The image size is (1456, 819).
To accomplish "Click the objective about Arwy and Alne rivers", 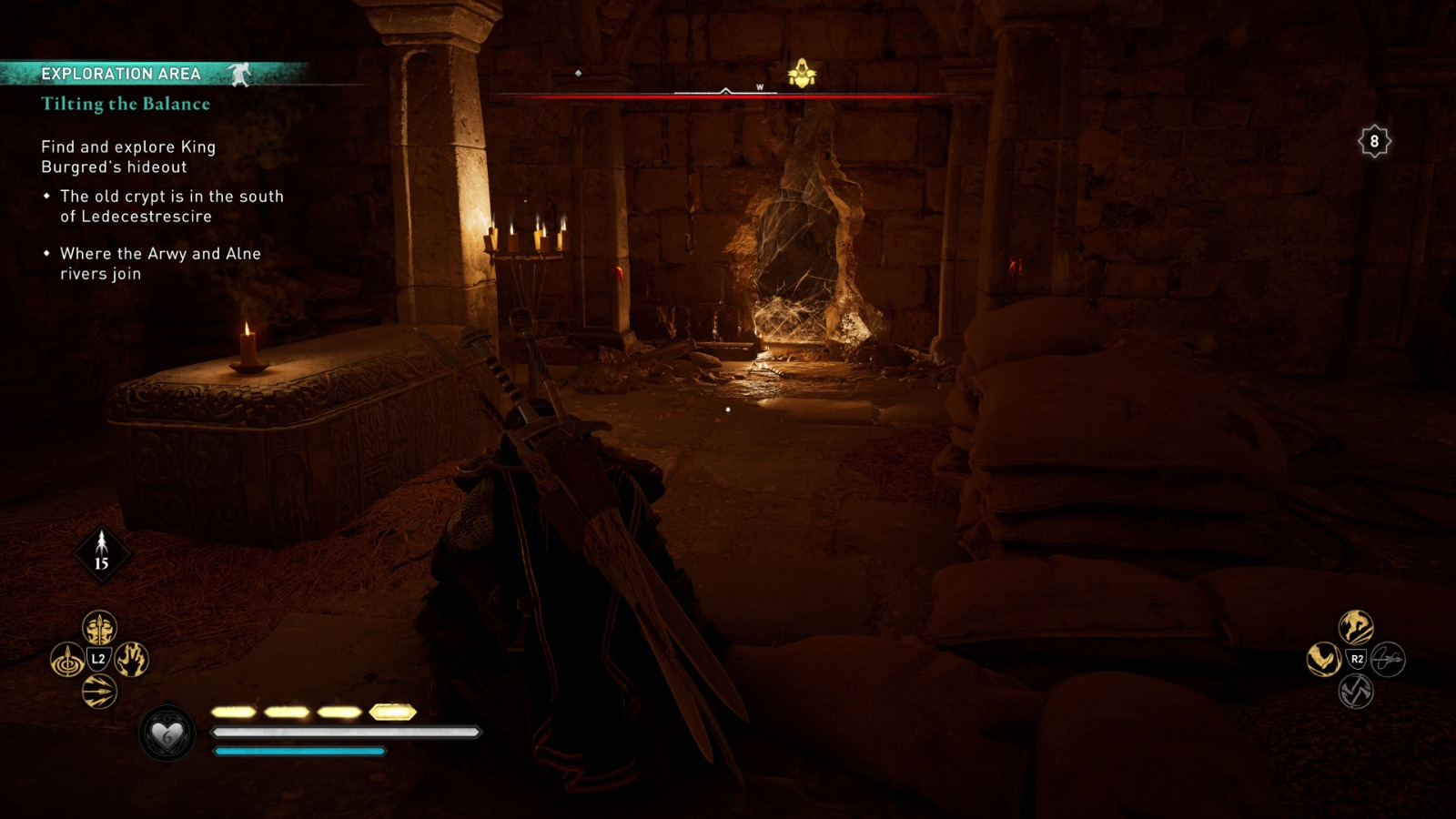I will (x=158, y=264).
